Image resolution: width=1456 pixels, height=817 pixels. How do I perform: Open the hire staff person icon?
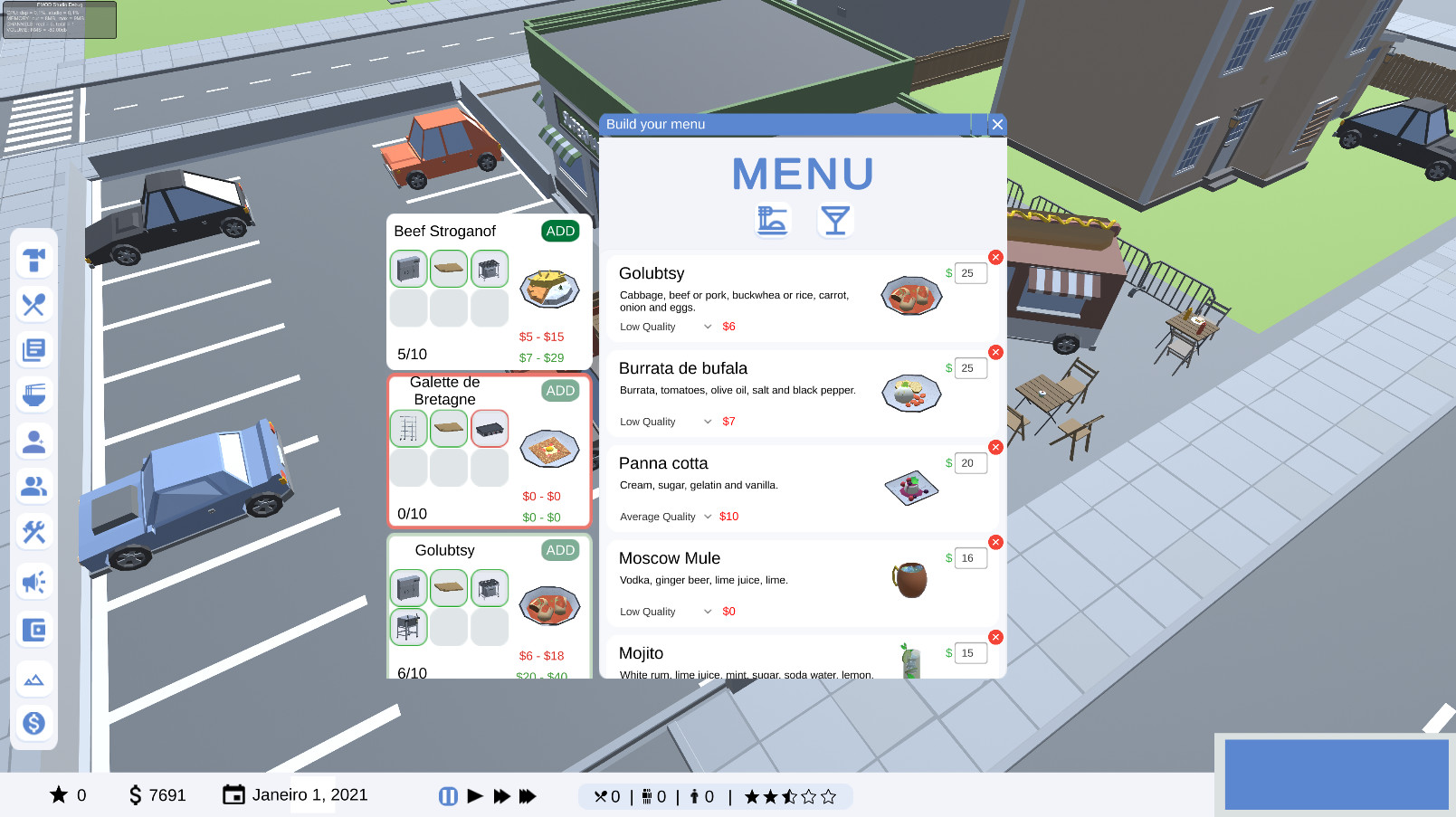pos(34,441)
